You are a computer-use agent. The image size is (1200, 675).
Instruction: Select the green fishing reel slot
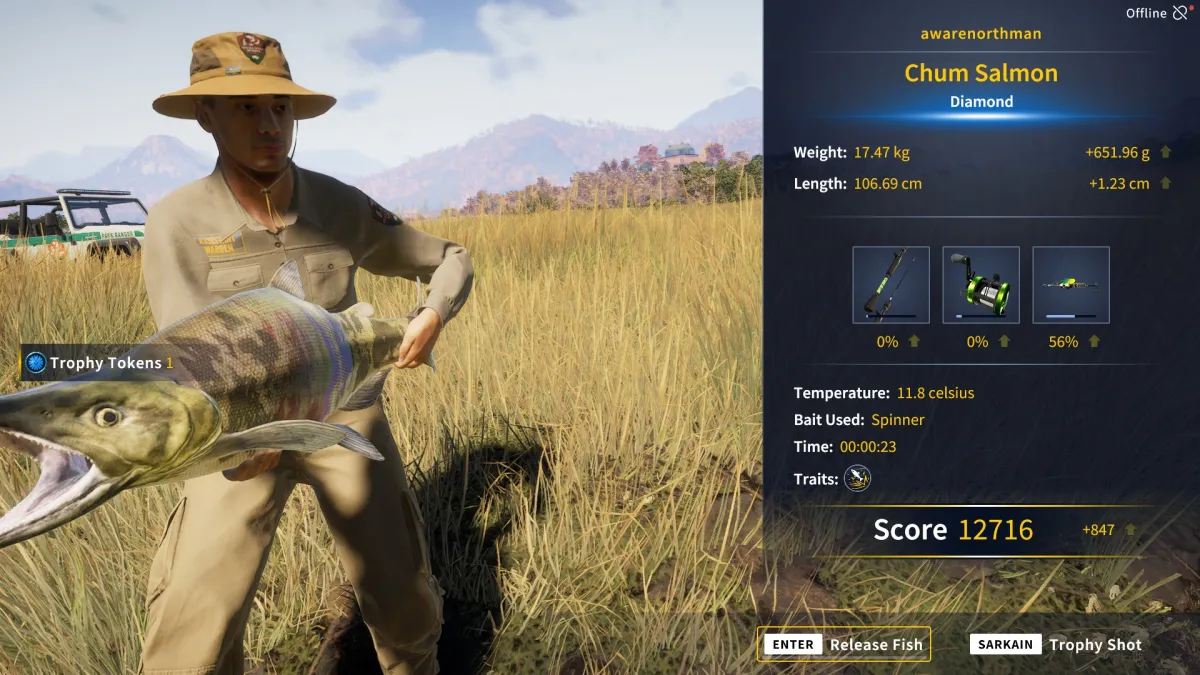click(x=981, y=285)
